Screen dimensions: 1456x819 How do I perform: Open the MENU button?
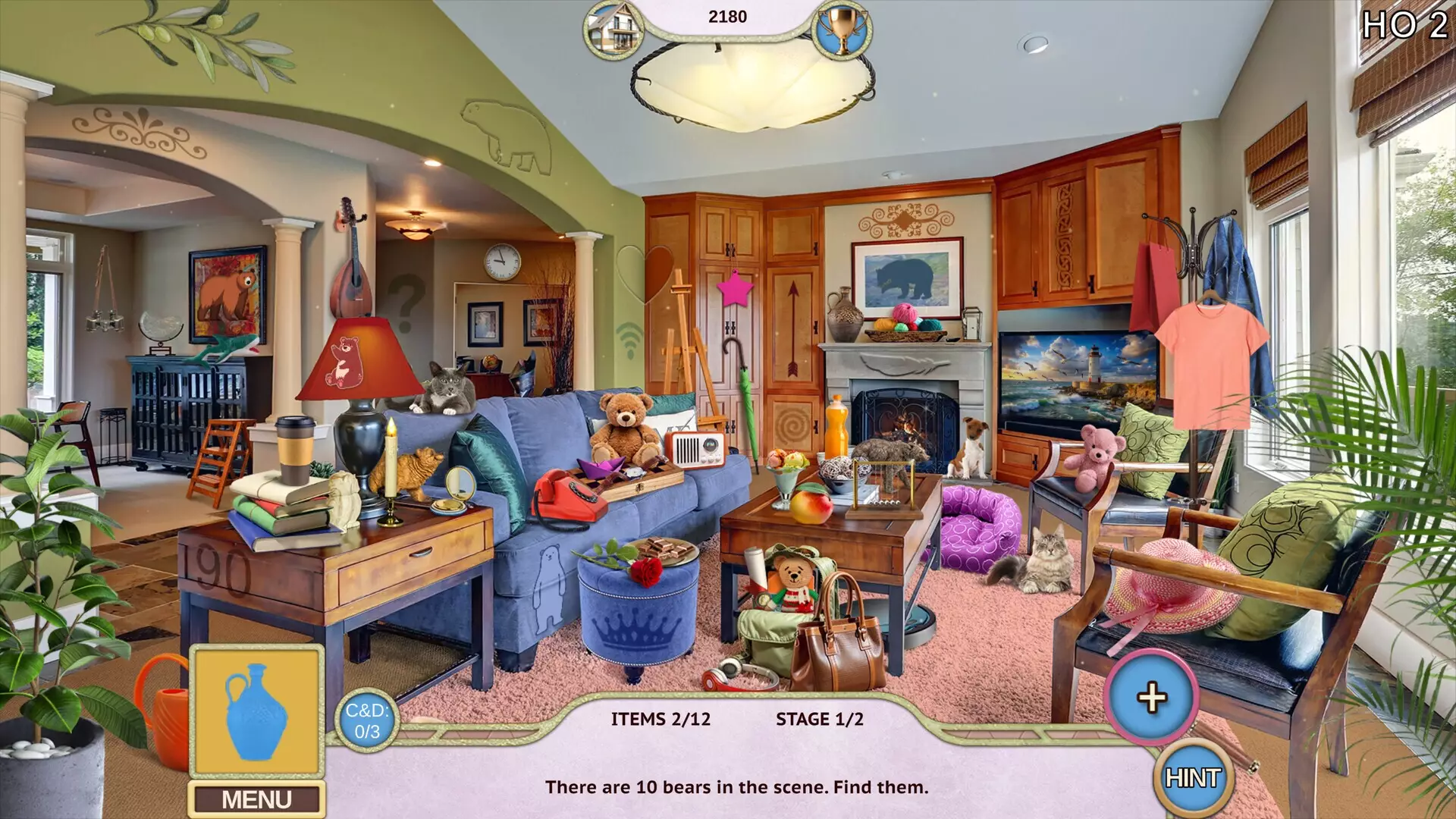(x=258, y=798)
